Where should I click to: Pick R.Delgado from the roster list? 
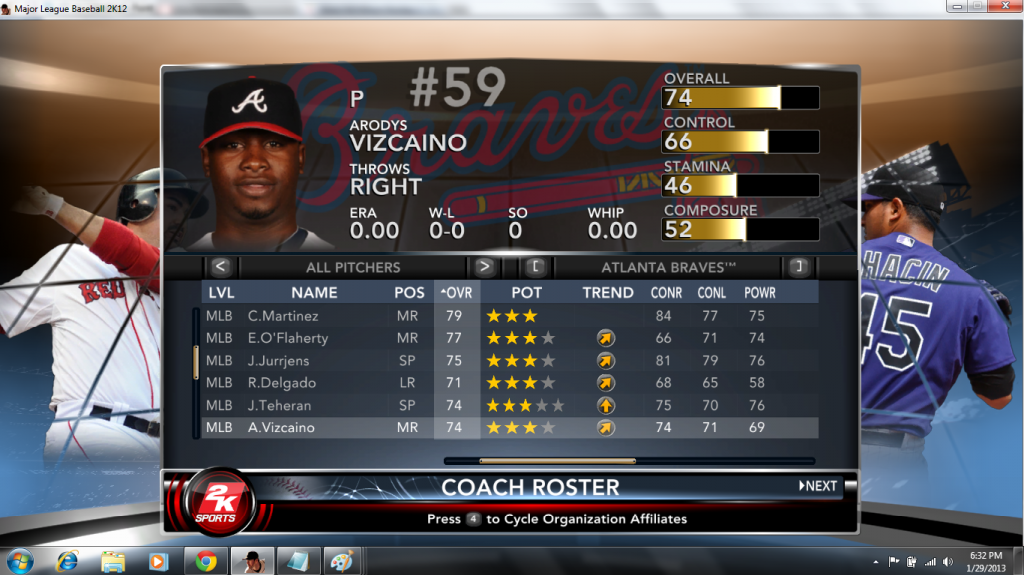(510, 383)
